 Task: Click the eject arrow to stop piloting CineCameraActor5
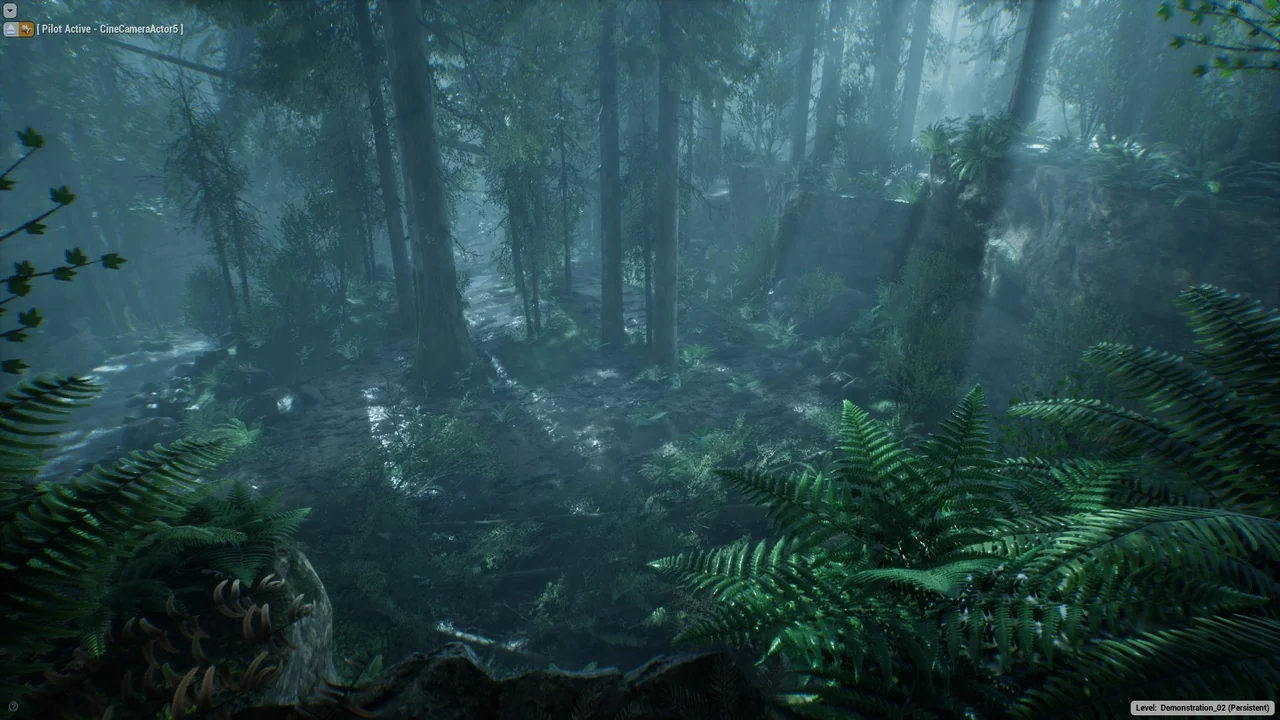pos(11,29)
